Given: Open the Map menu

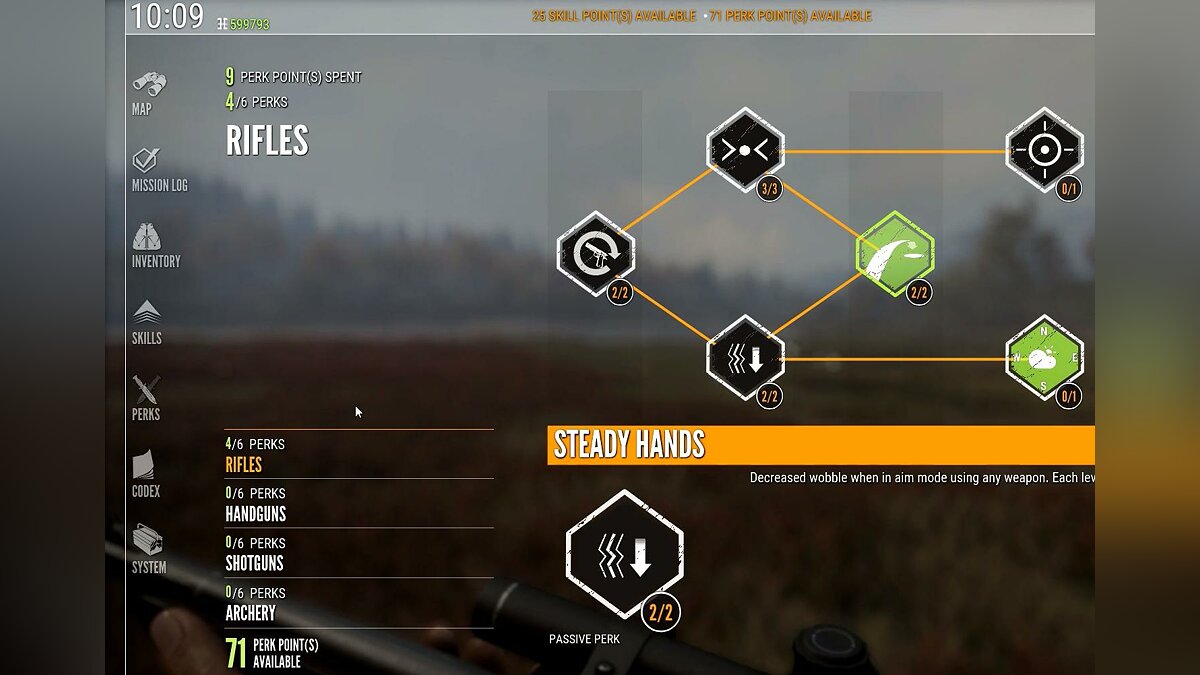Looking at the screenshot, I should [x=148, y=93].
